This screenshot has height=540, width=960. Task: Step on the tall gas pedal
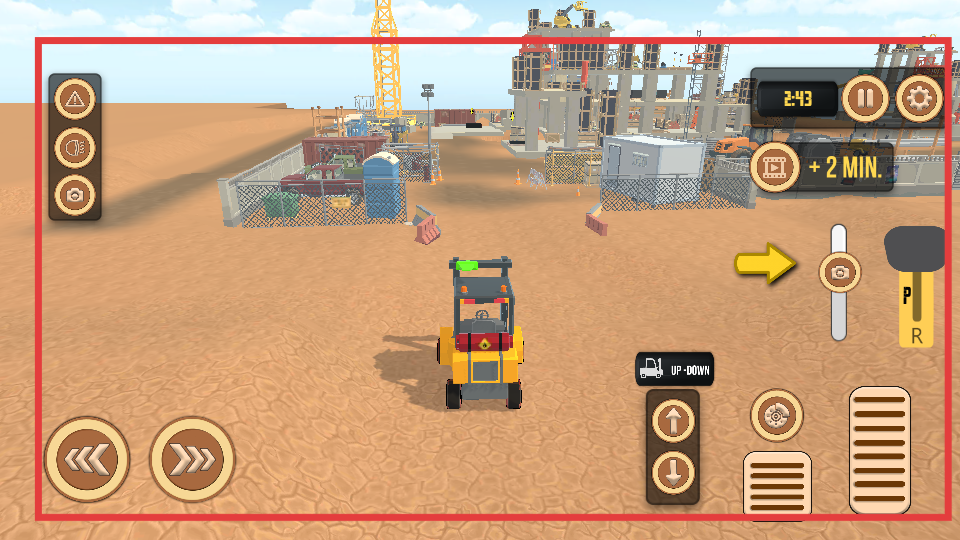coord(879,450)
